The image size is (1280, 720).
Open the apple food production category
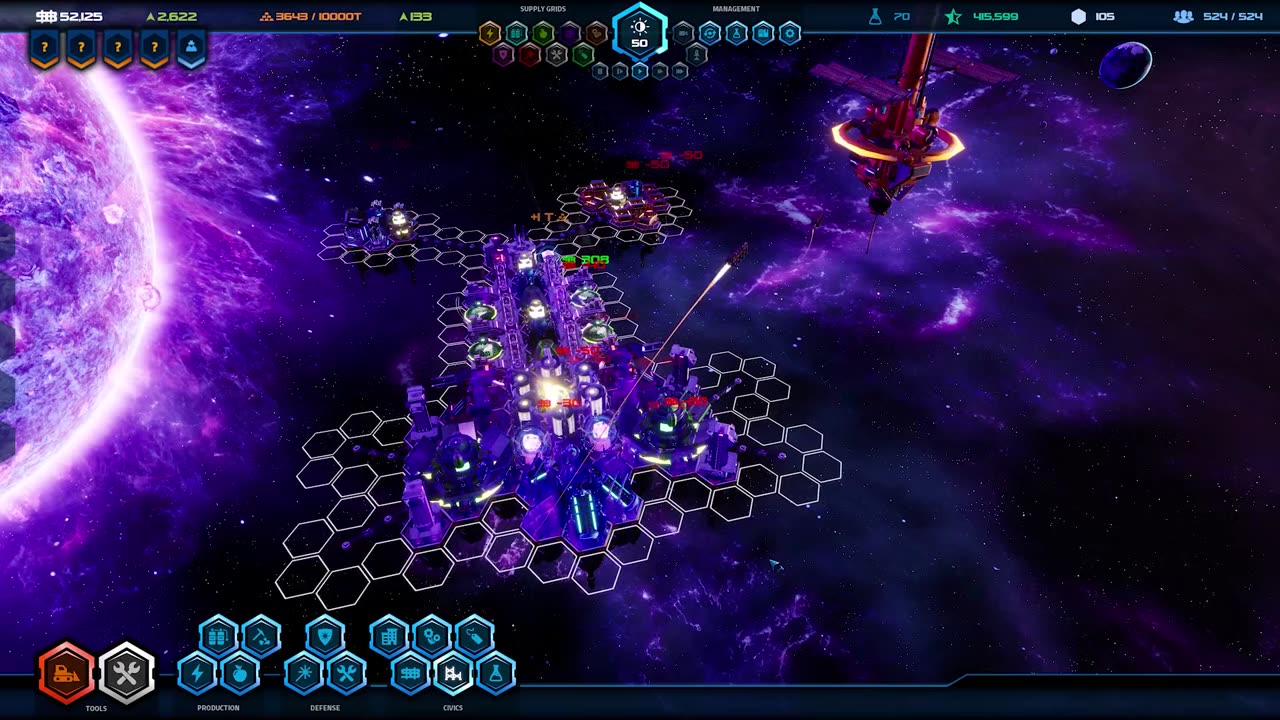pos(239,673)
